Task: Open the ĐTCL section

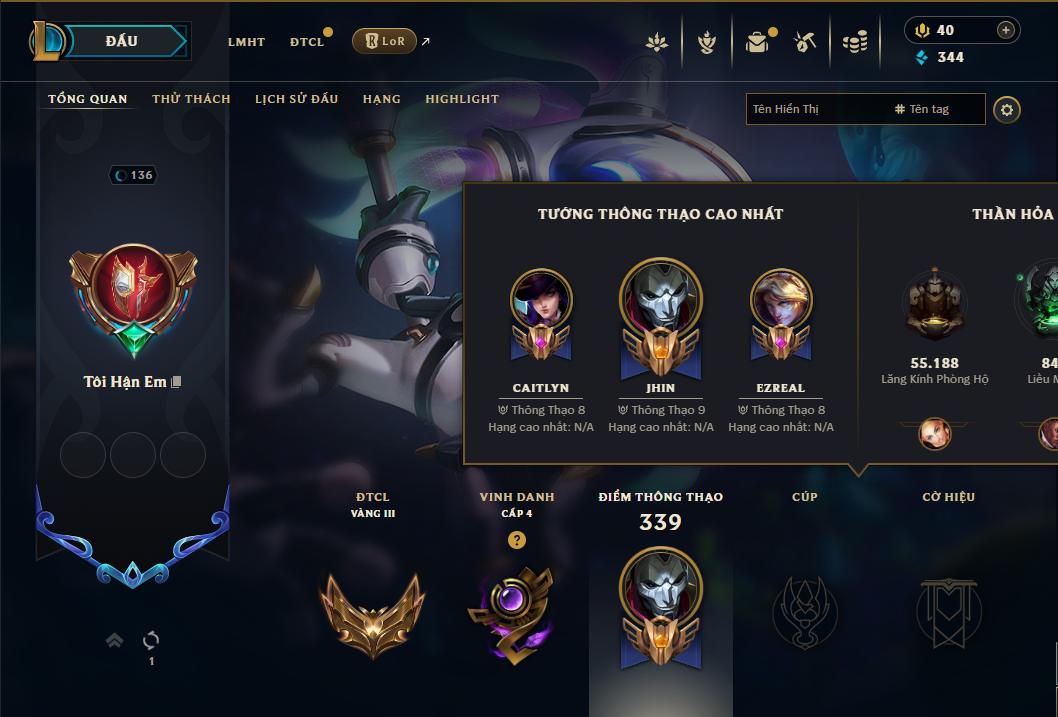Action: pos(307,42)
